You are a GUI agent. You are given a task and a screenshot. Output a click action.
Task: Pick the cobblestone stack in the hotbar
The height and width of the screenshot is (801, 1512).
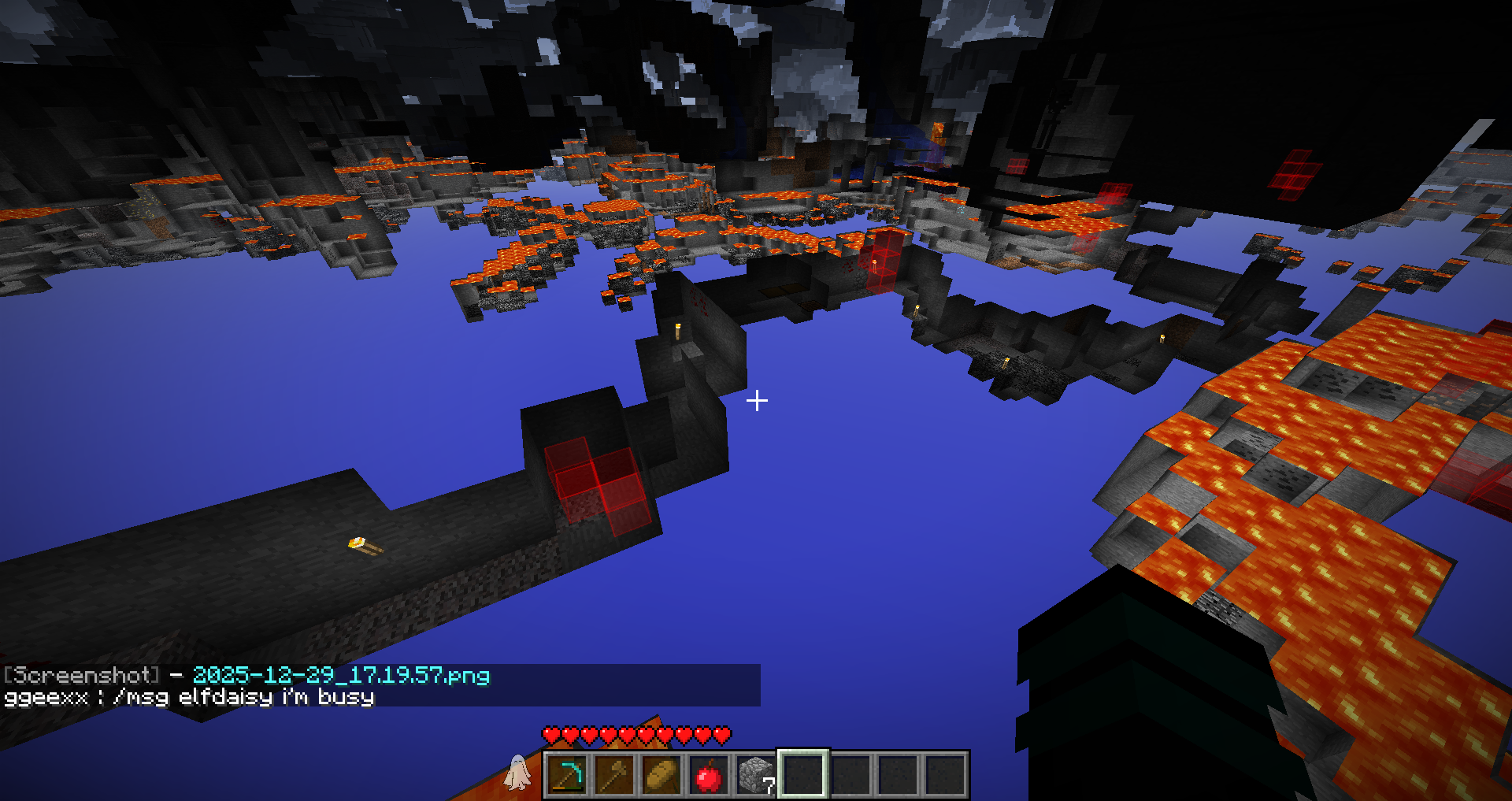(756, 775)
